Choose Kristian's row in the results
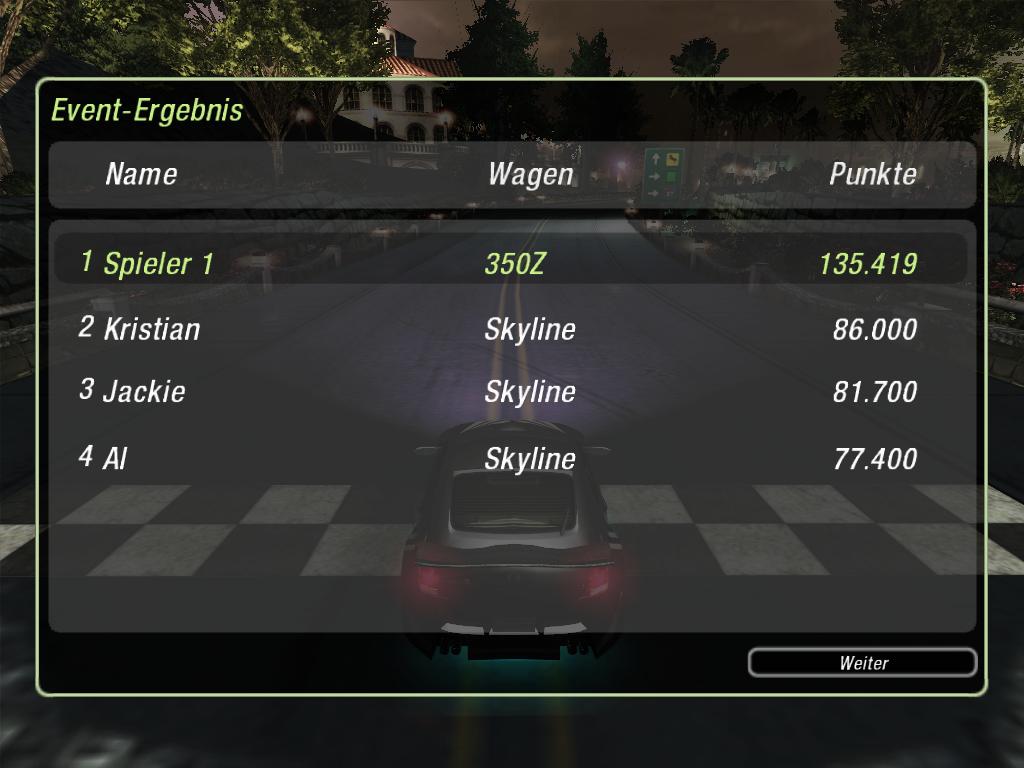The width and height of the screenshot is (1024, 768). 510,328
